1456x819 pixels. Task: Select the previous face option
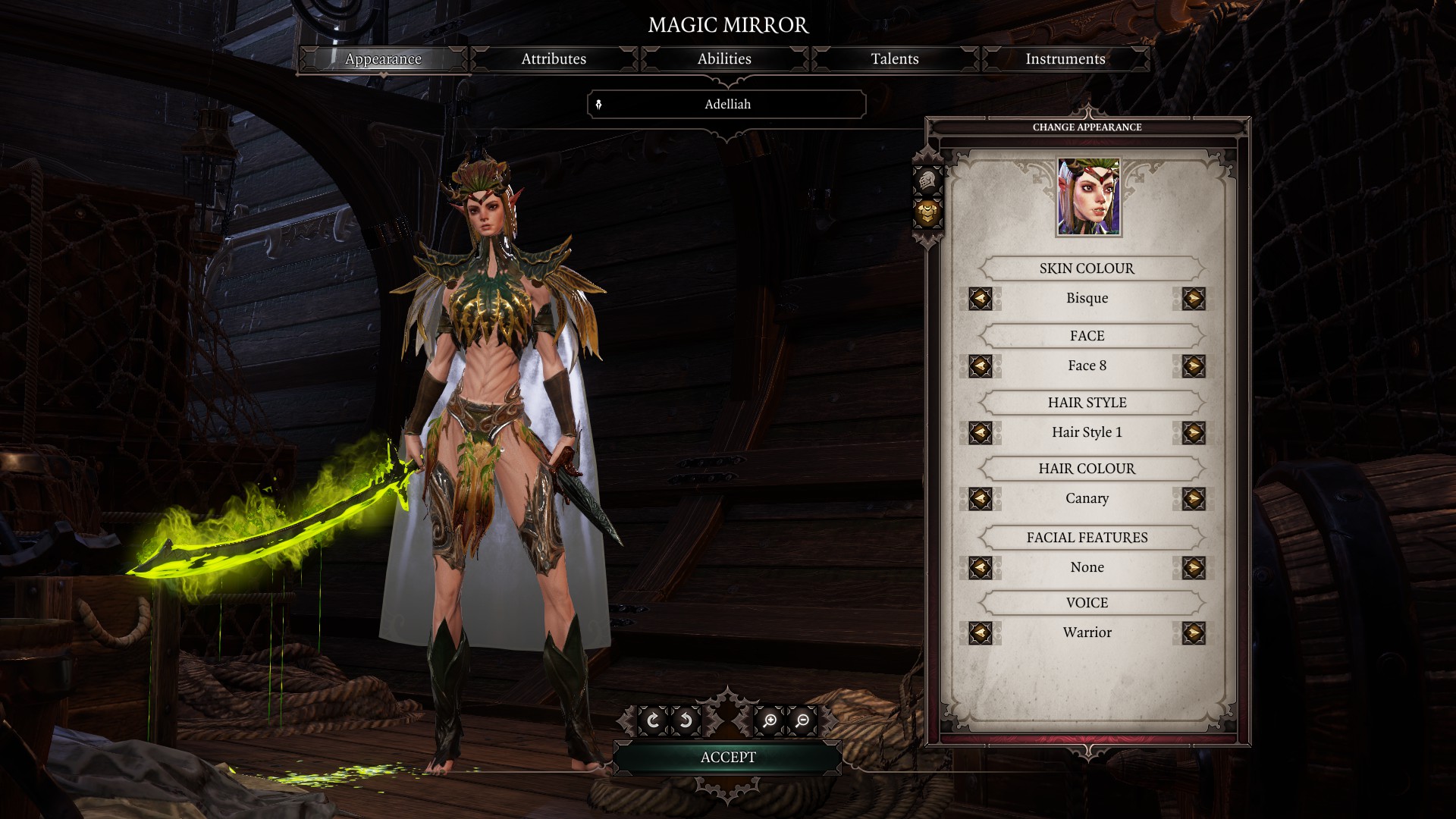(981, 366)
